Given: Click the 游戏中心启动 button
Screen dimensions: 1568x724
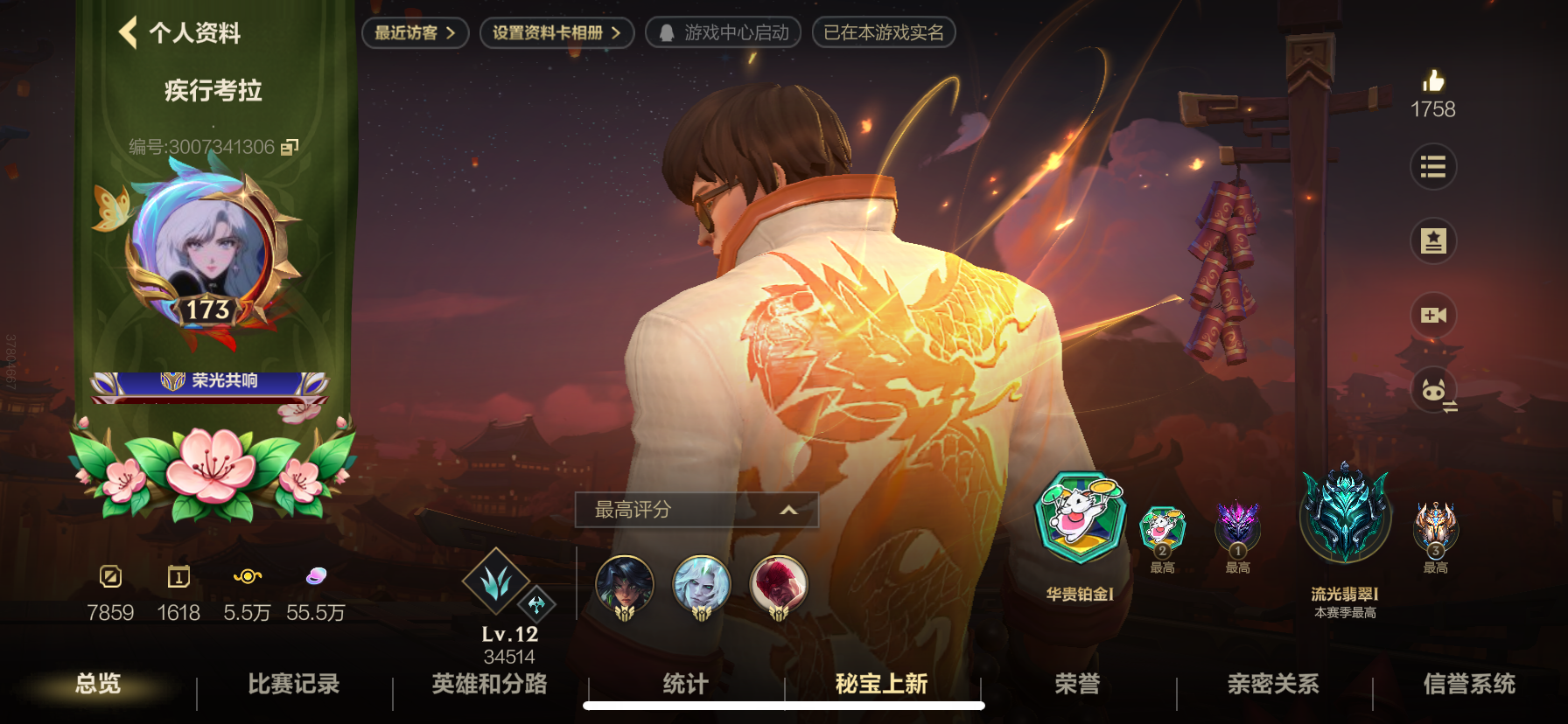Looking at the screenshot, I should (723, 33).
